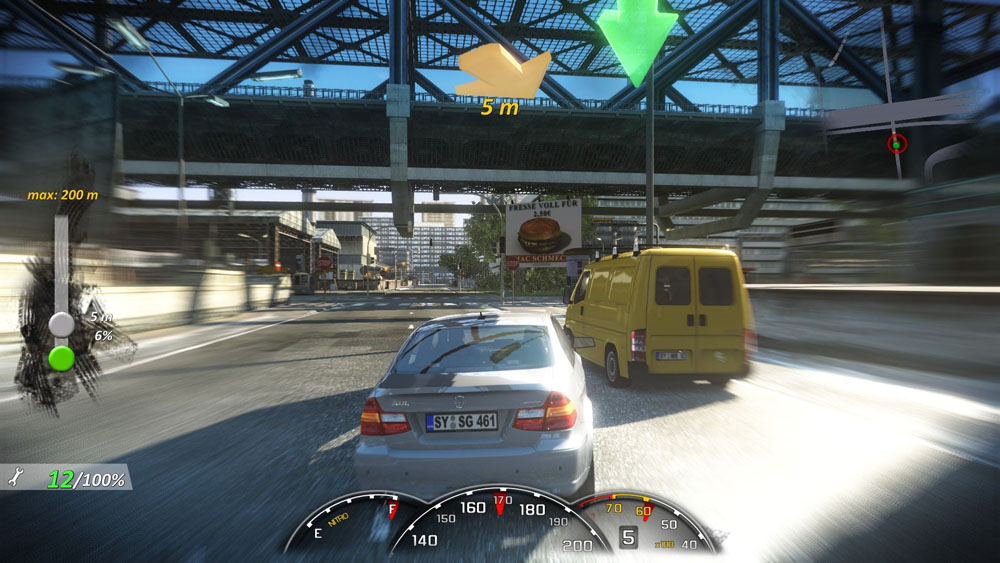Select the green ball on the distance tracker
Viewport: 1000px width, 563px height.
[x=62, y=357]
